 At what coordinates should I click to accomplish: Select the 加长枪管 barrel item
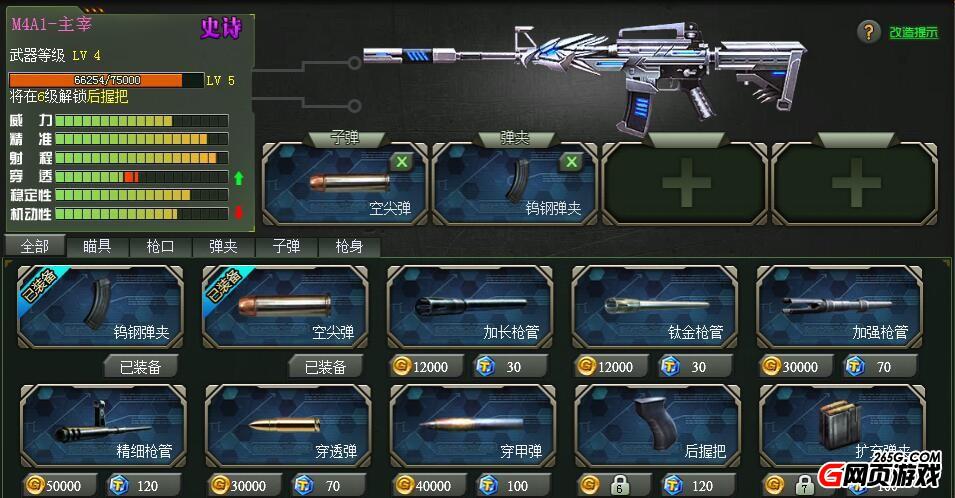tap(470, 306)
